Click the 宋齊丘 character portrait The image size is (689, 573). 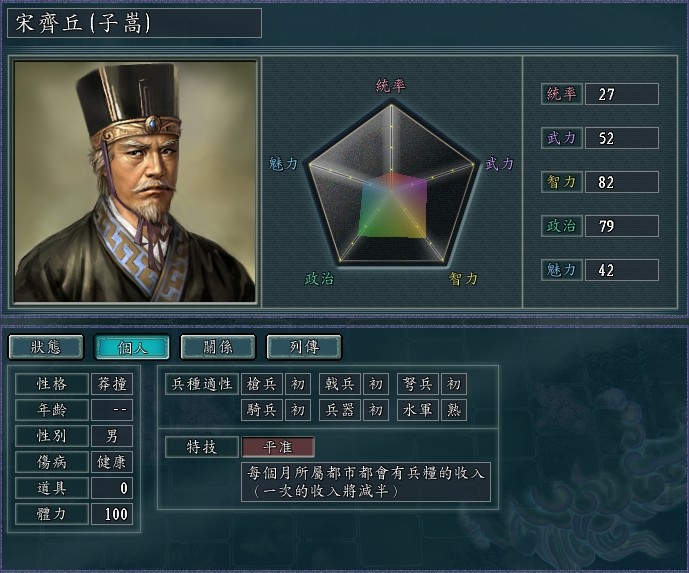click(136, 181)
